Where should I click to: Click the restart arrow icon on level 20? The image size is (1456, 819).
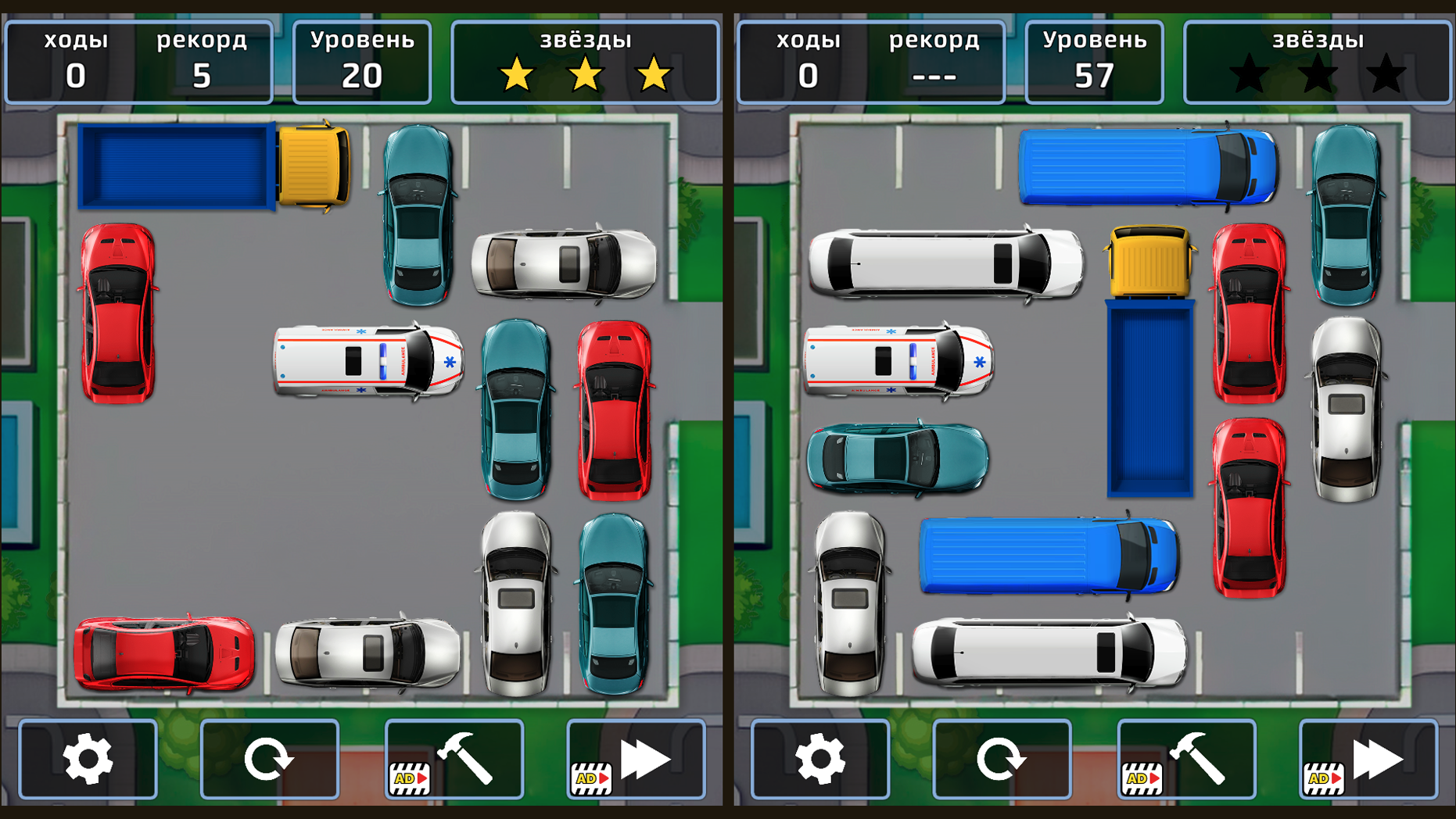[x=270, y=758]
